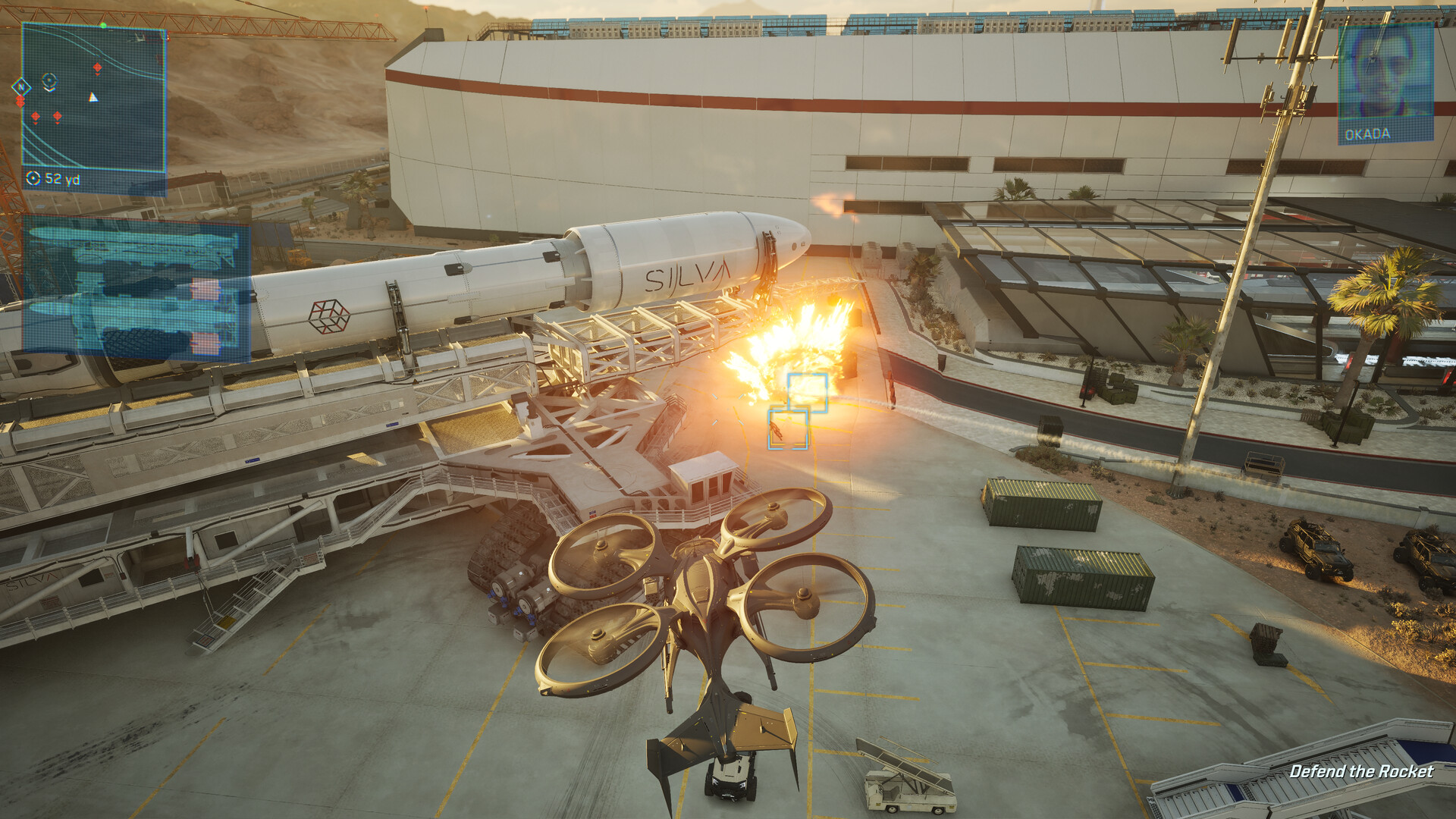Viewport: 1456px width, 819px height.
Task: Click the paired red enemy diamonds at minimap left
Action: click(x=20, y=100)
